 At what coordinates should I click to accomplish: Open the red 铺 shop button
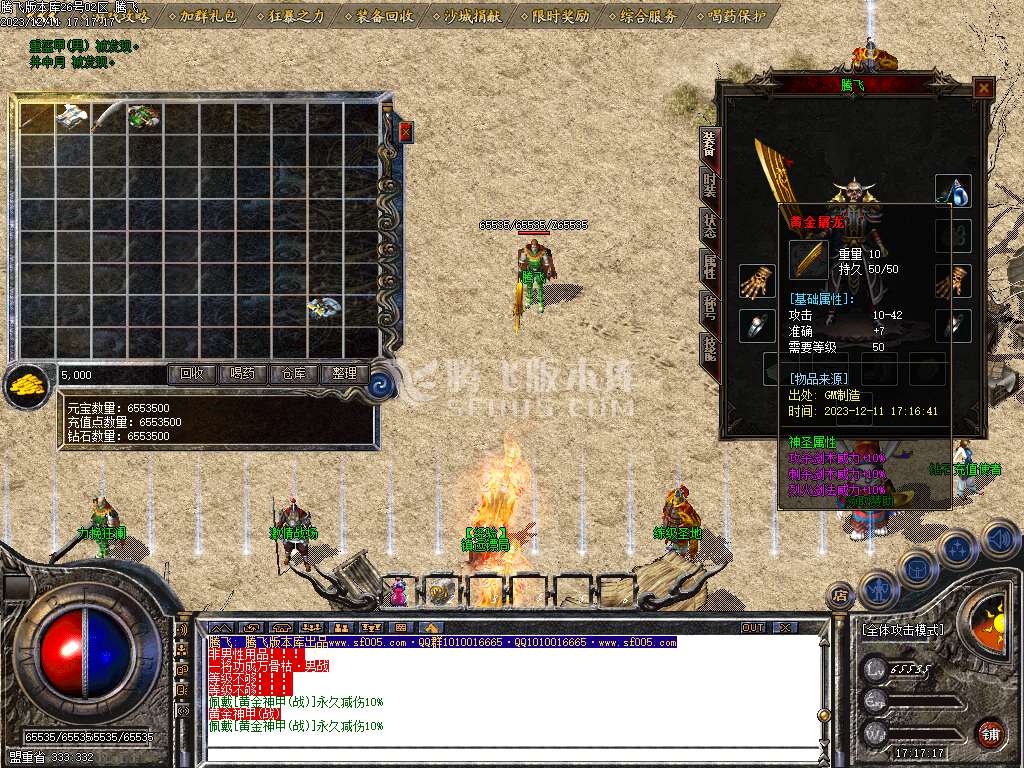pyautogui.click(x=990, y=733)
